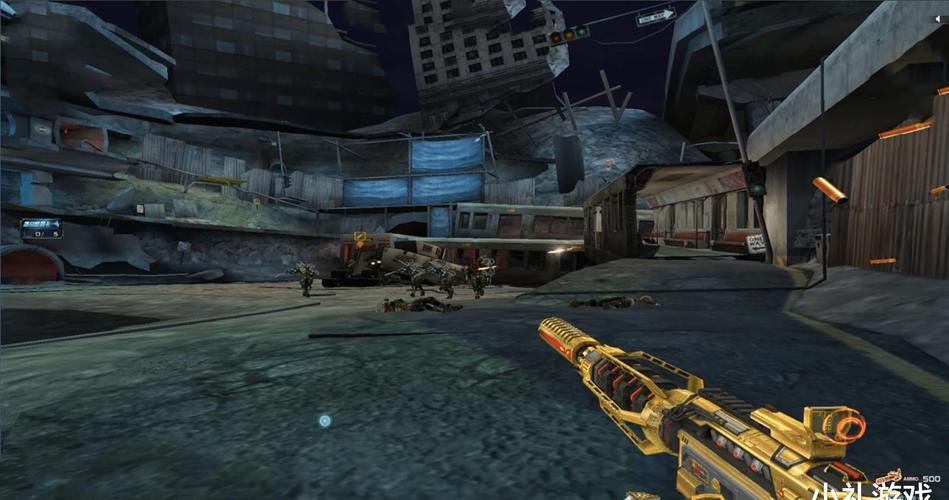Viewport: 949px width, 500px height.
Task: Click the objective tracker panel showing 0/5
Action: click(x=42, y=229)
